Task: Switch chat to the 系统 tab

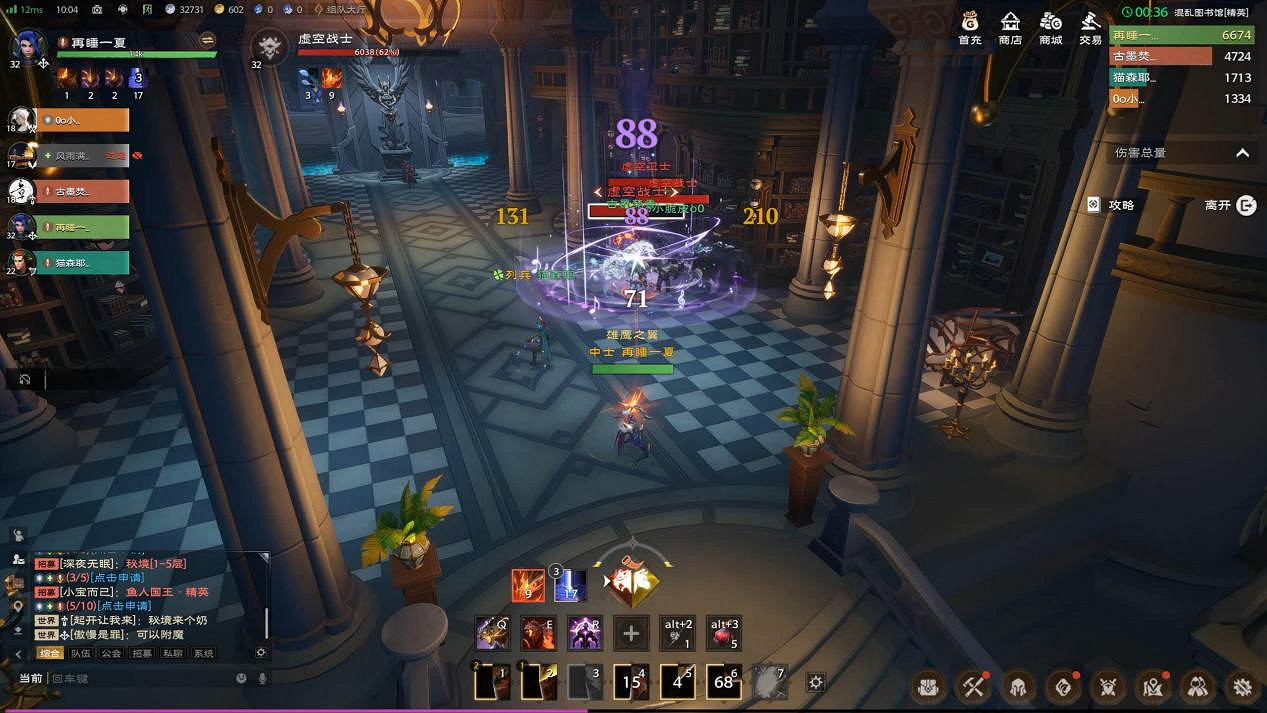Action: coord(204,653)
